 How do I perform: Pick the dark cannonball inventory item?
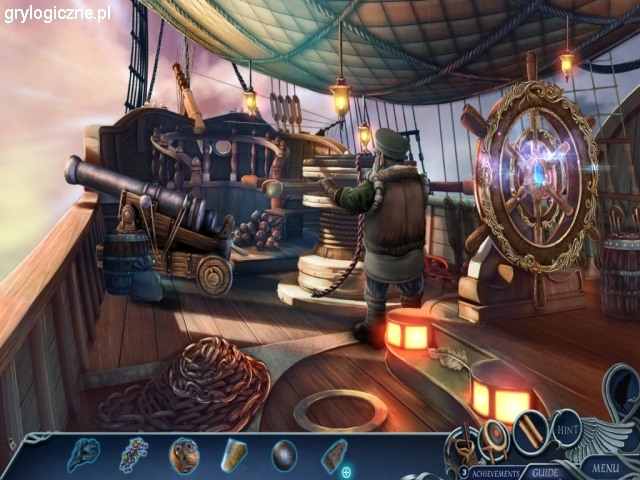(284, 455)
